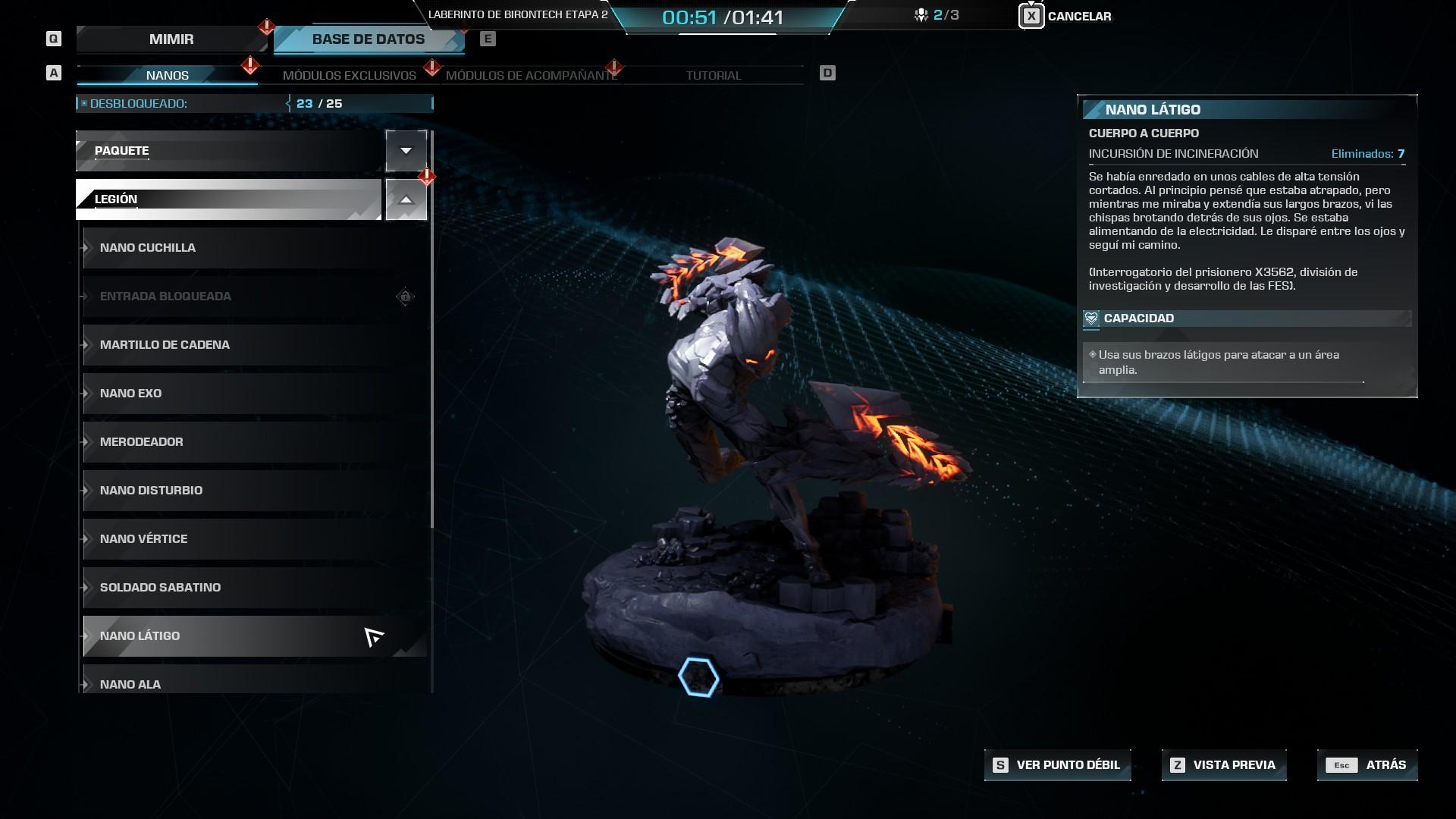Collapse the Legión category arrow

pyautogui.click(x=406, y=199)
